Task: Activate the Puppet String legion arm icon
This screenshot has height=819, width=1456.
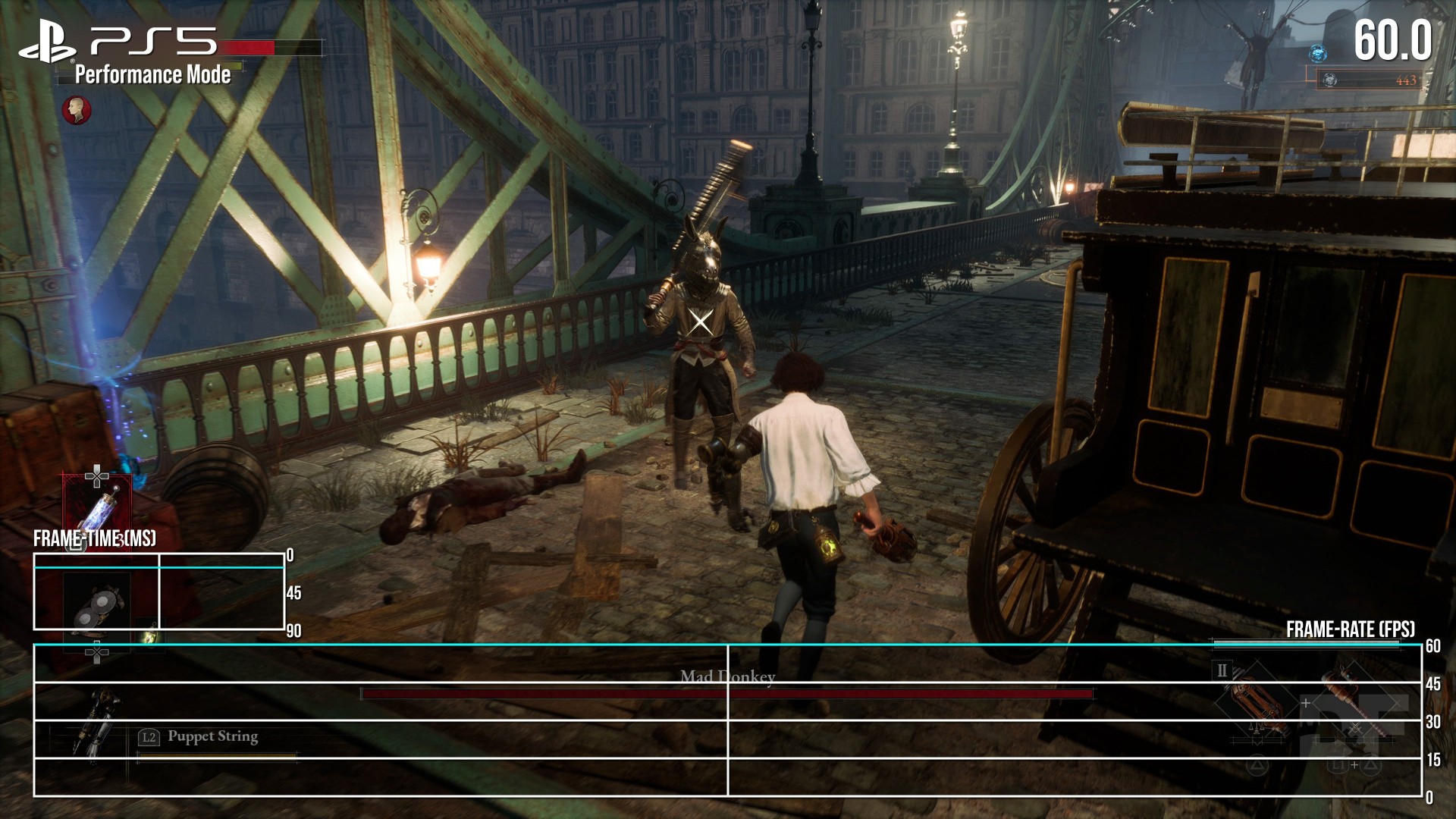Action: pyautogui.click(x=96, y=720)
